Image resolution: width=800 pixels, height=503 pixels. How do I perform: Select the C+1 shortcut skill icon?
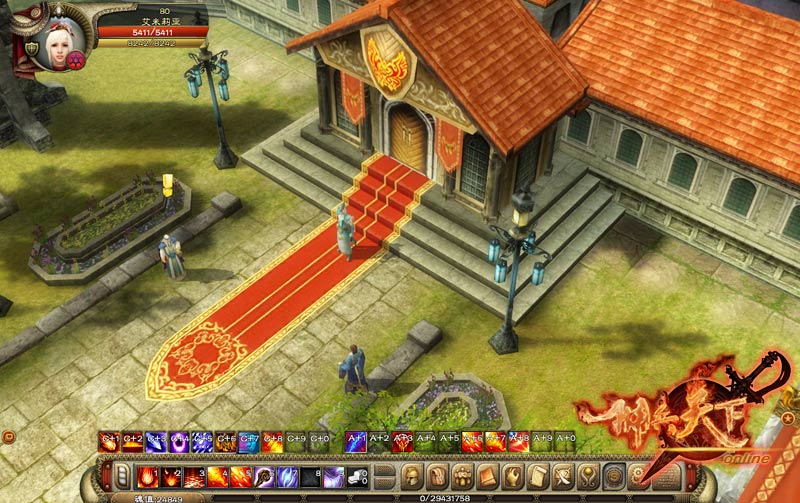tap(108, 439)
